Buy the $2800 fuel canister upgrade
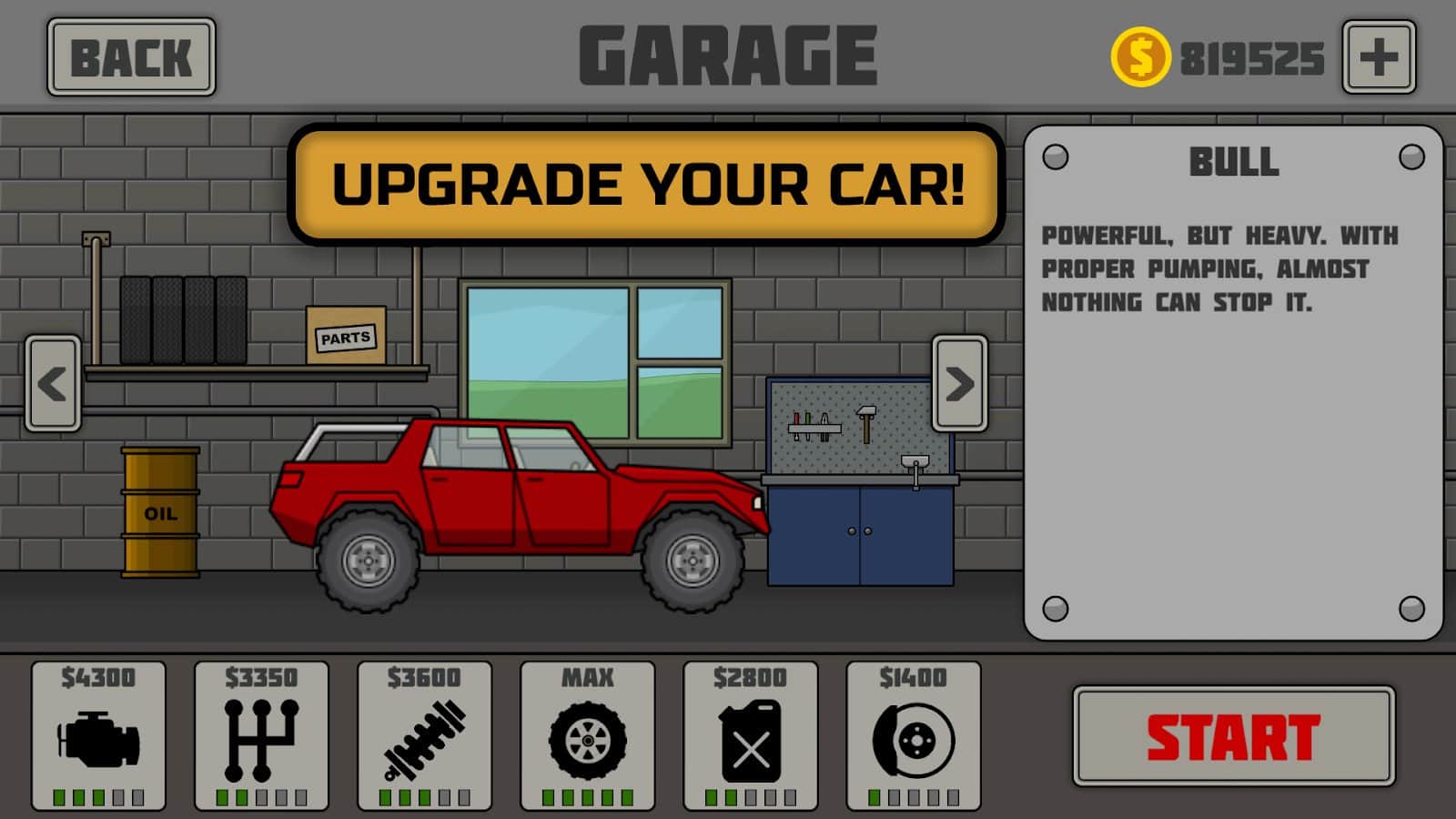Screen dimensions: 1456x819 pos(750,736)
